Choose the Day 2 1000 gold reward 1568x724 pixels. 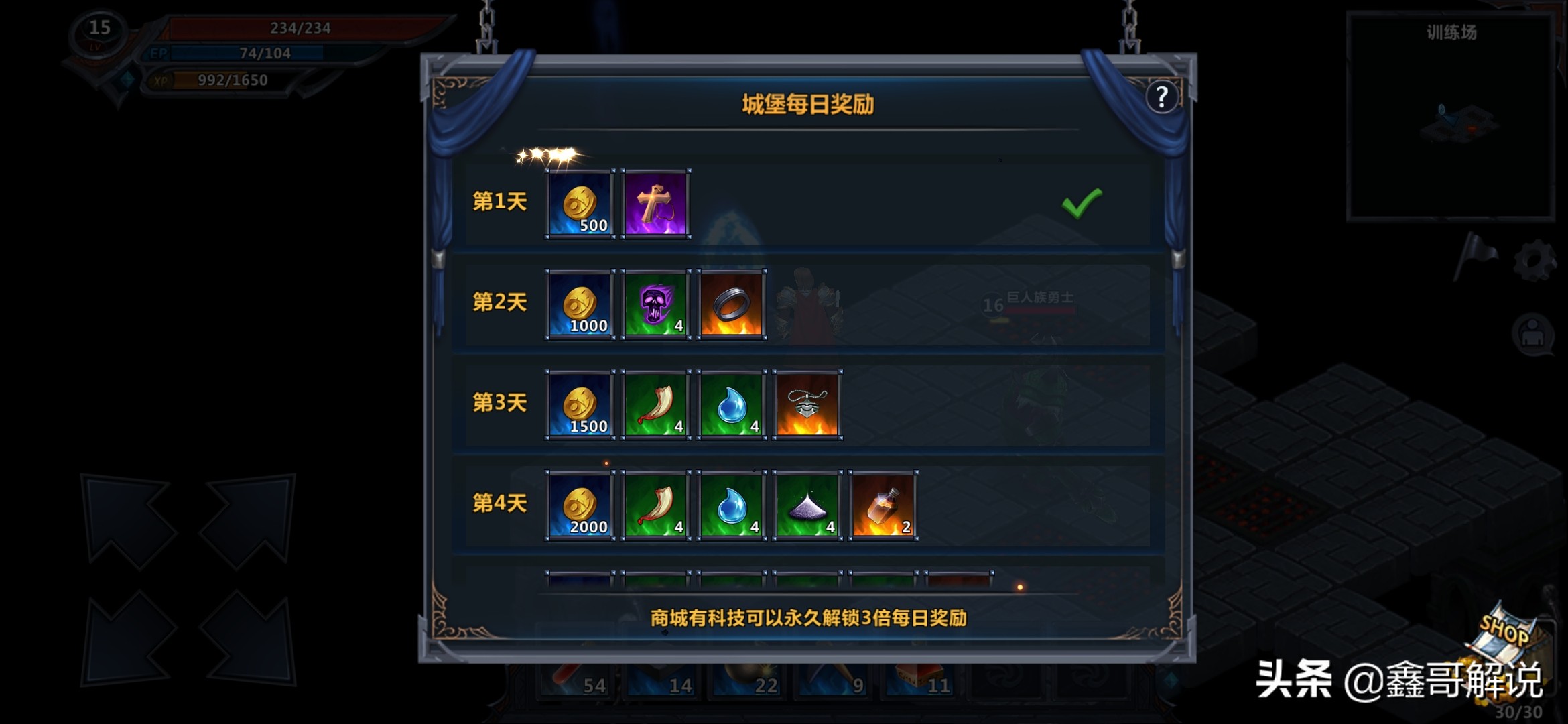(x=580, y=304)
